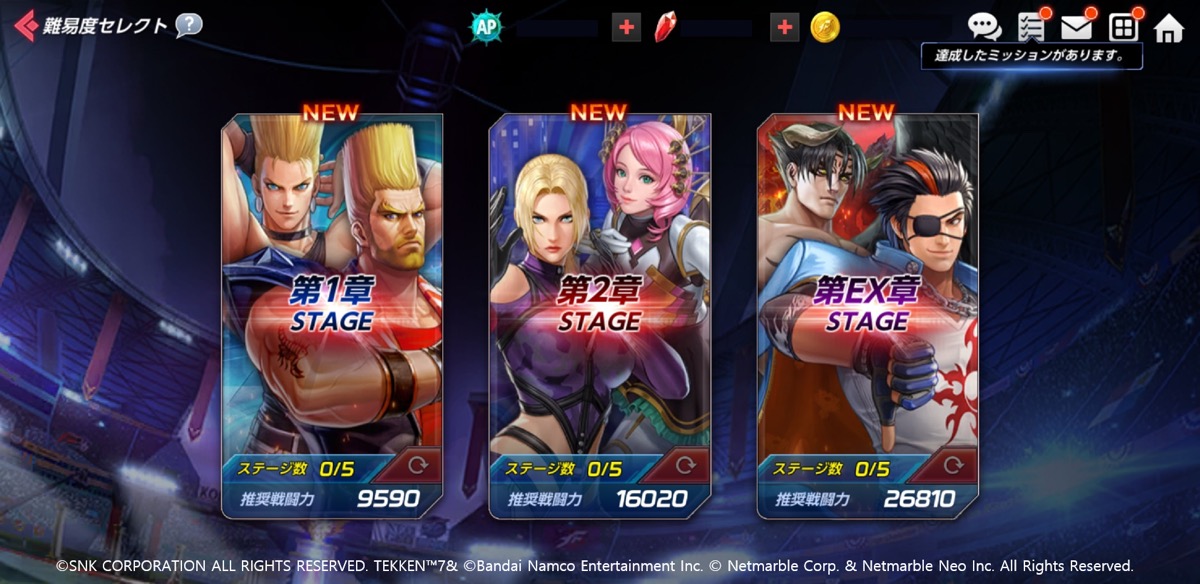Add AP with the plus button
1200x584 pixels.
click(x=626, y=27)
